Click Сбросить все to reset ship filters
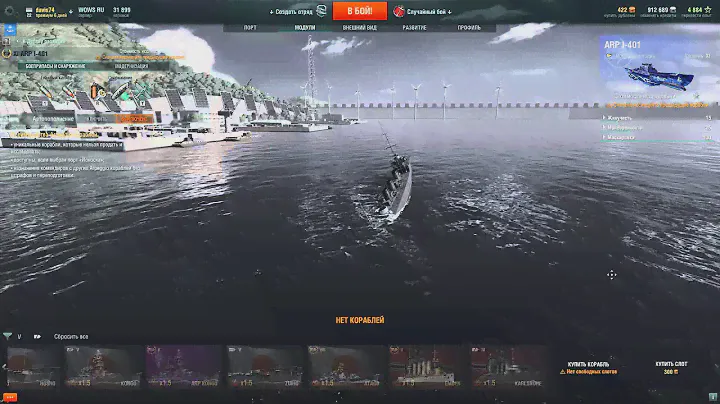Screen dimensions: 720x404 click(x=70, y=337)
